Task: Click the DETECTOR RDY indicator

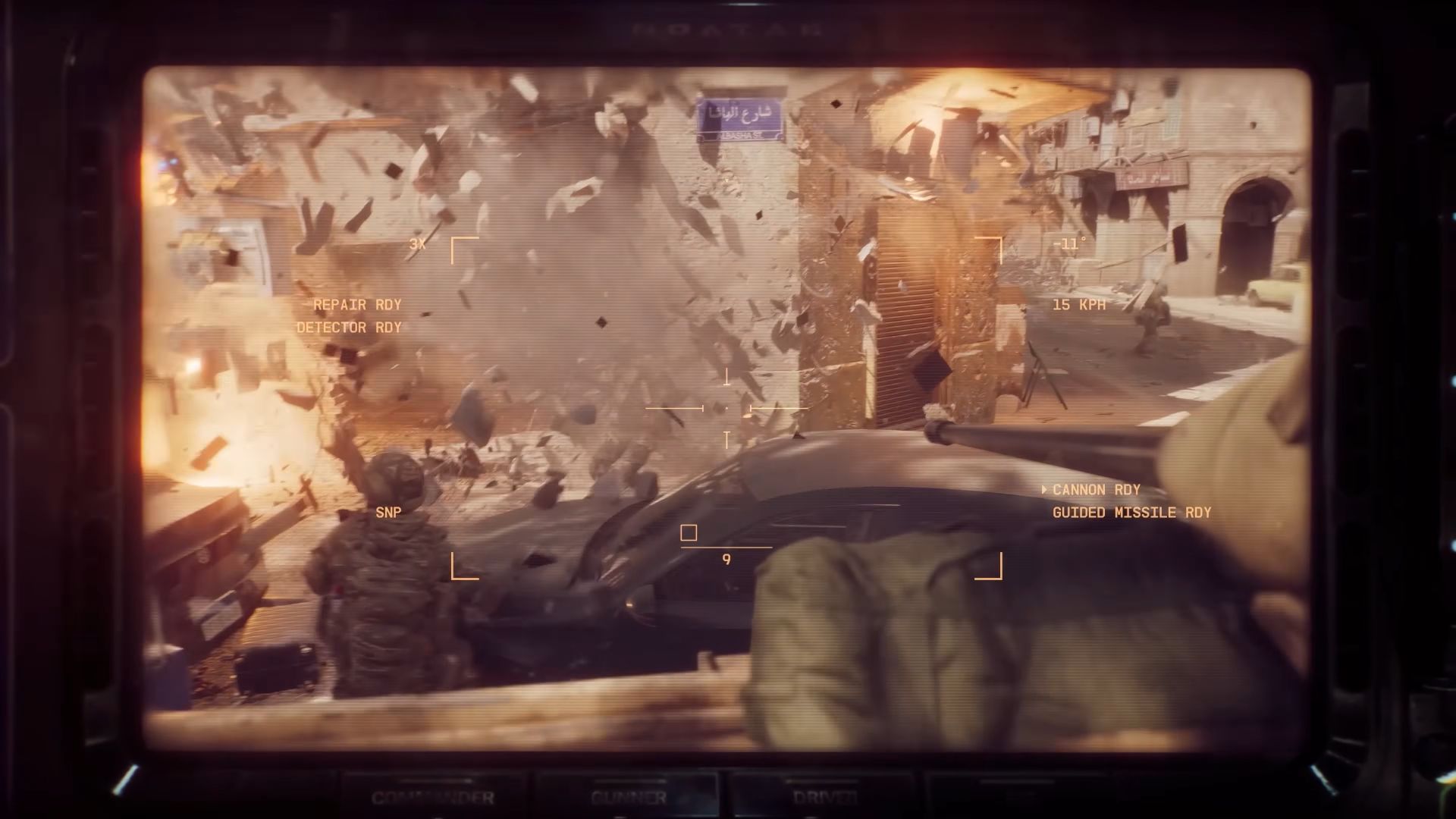Action: 350,328
